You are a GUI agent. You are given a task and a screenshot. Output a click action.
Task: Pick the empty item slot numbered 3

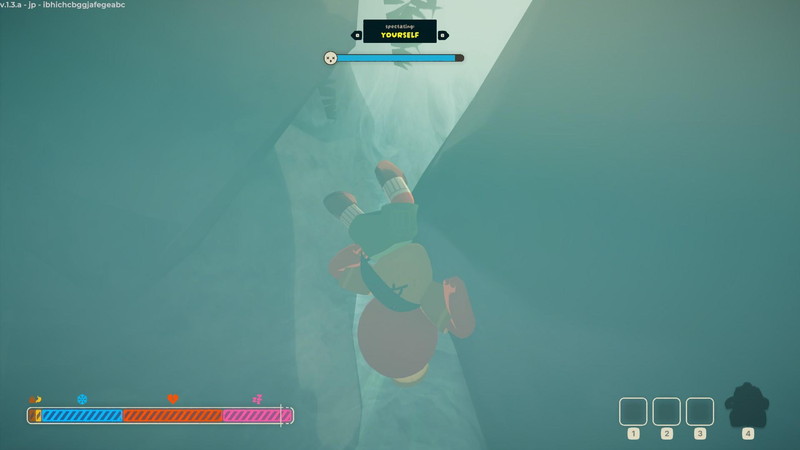(700, 411)
